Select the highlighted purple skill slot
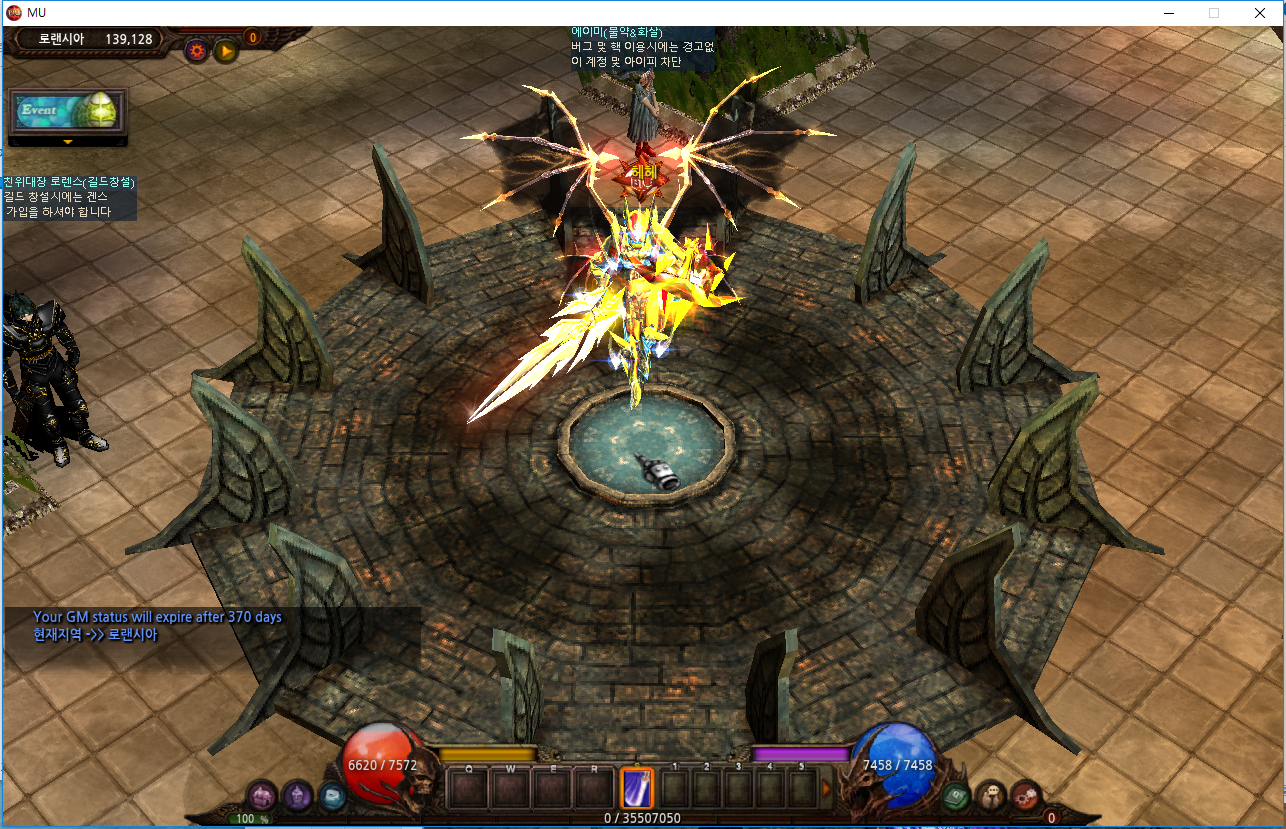 (637, 788)
